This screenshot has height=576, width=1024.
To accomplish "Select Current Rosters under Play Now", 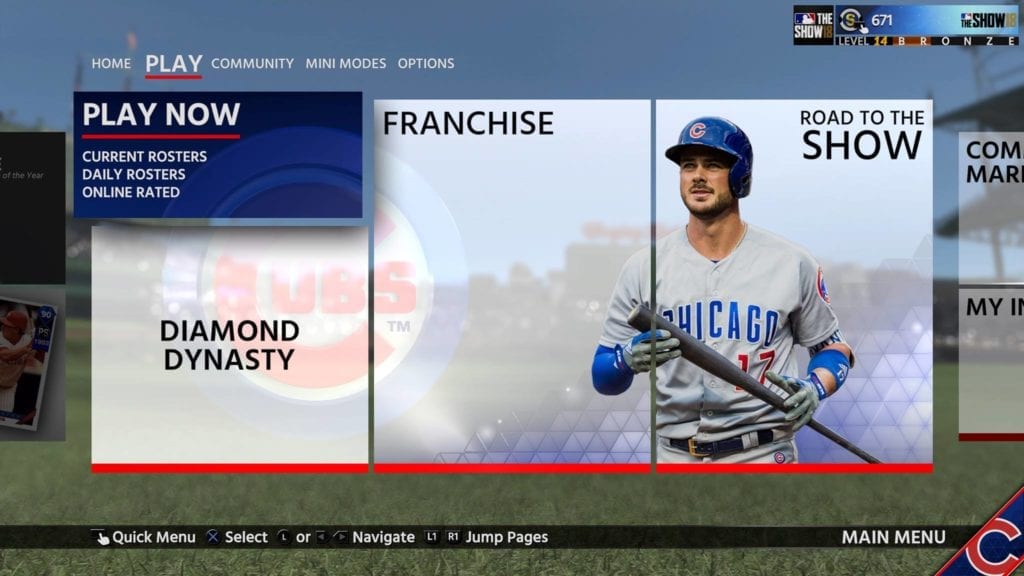I will 144,156.
